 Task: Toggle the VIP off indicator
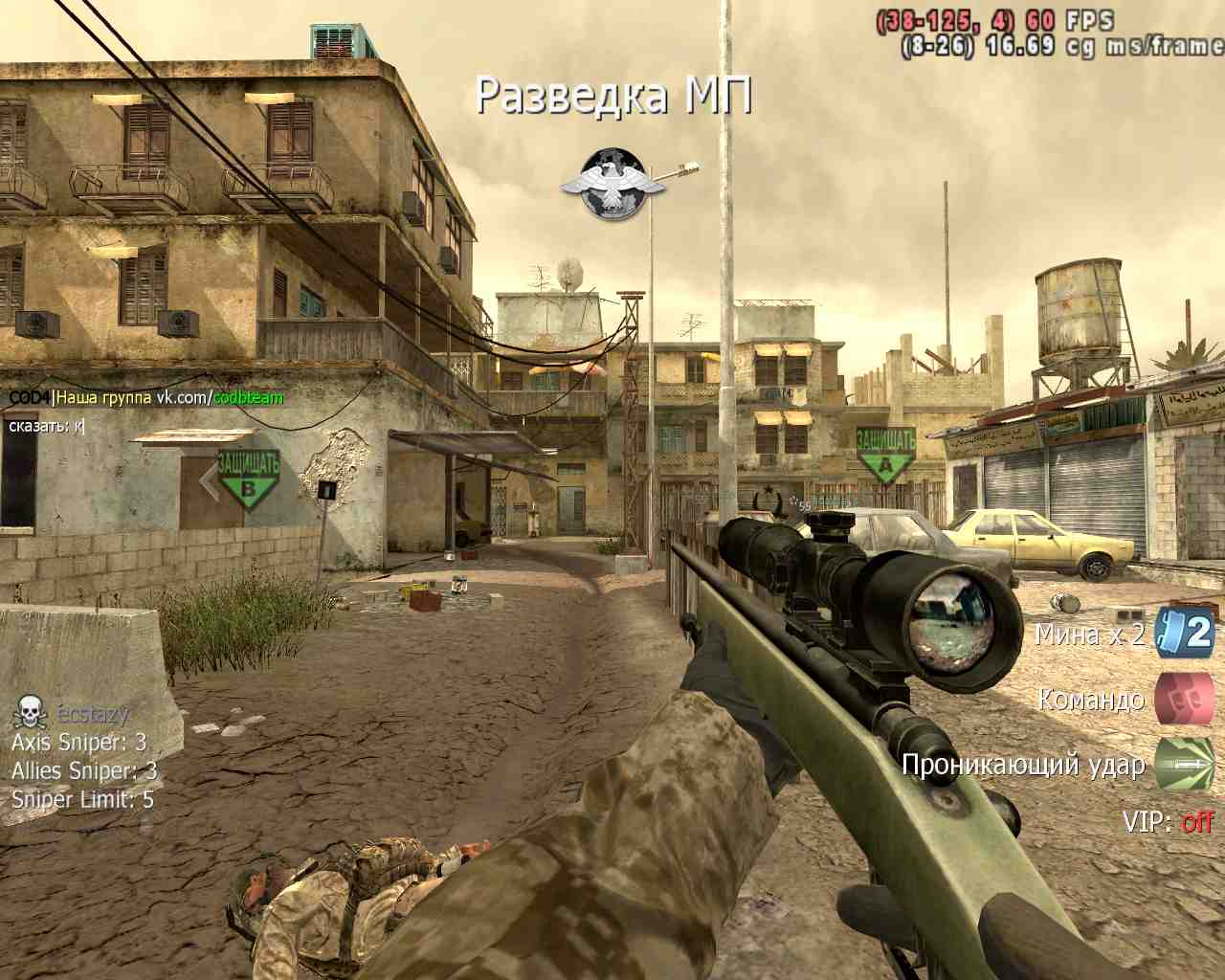click(1196, 821)
